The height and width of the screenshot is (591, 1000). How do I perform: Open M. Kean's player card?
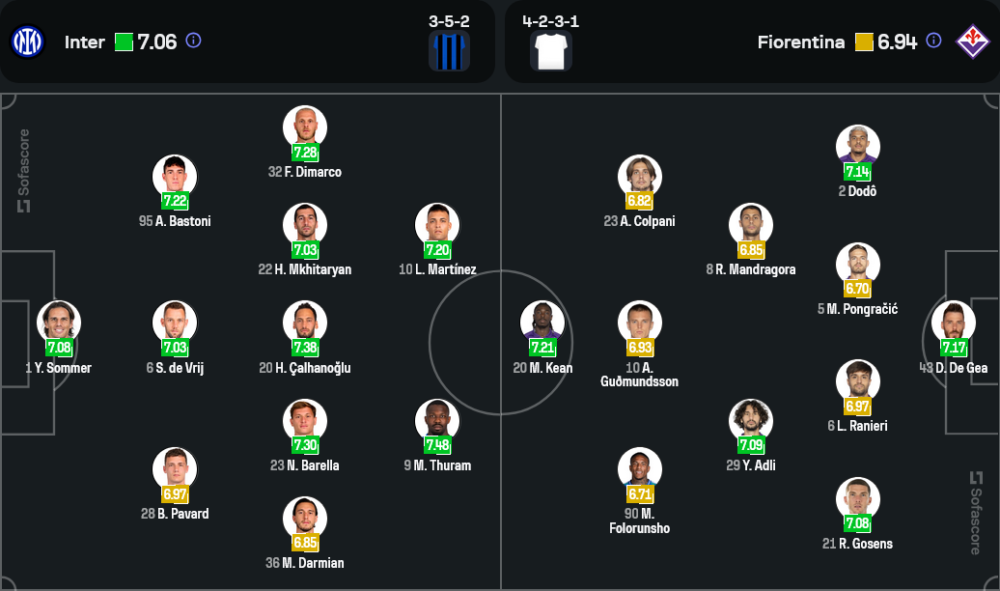(x=542, y=324)
